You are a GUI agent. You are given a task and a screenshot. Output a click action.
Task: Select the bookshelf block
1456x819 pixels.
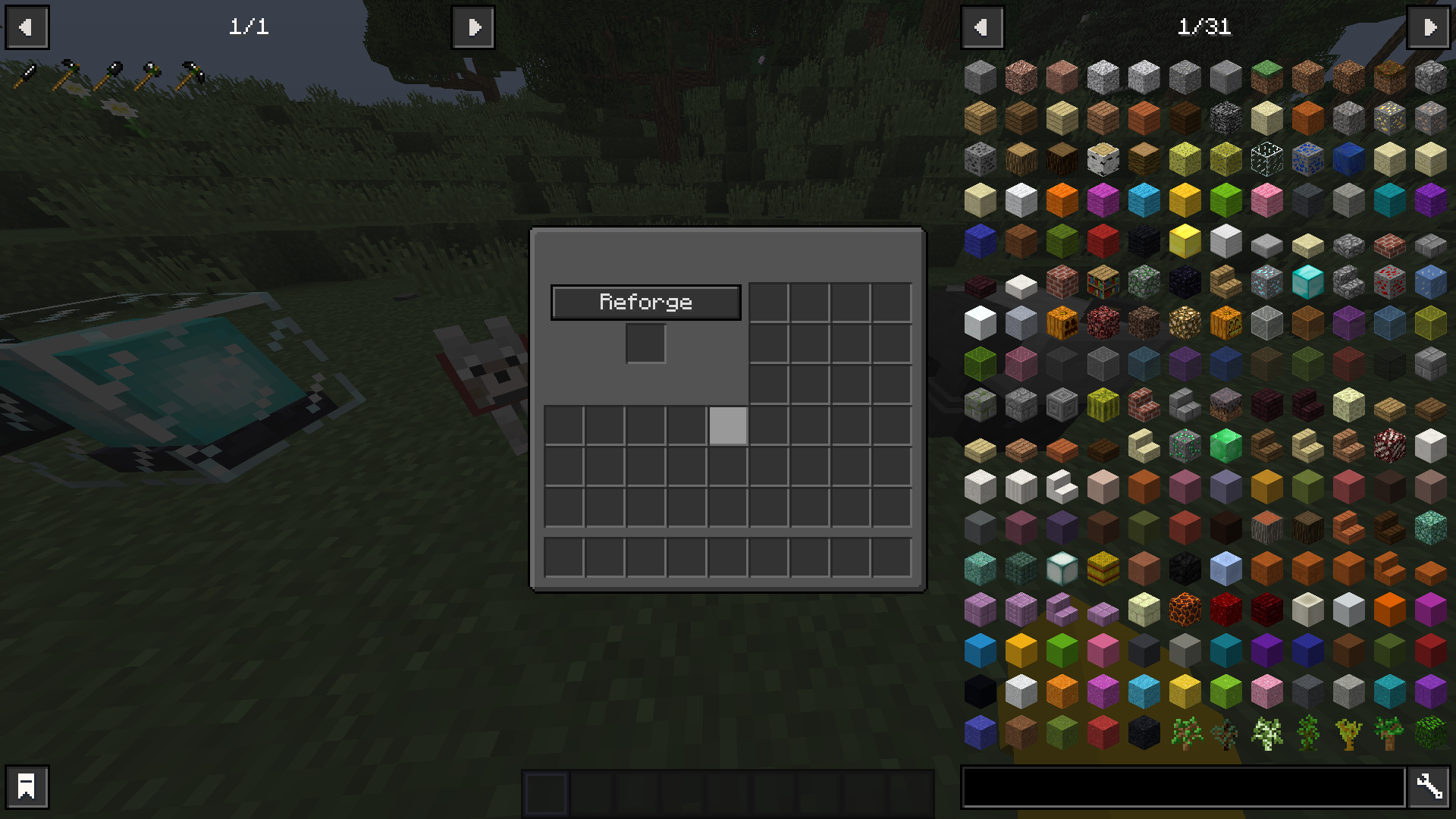click(1102, 281)
